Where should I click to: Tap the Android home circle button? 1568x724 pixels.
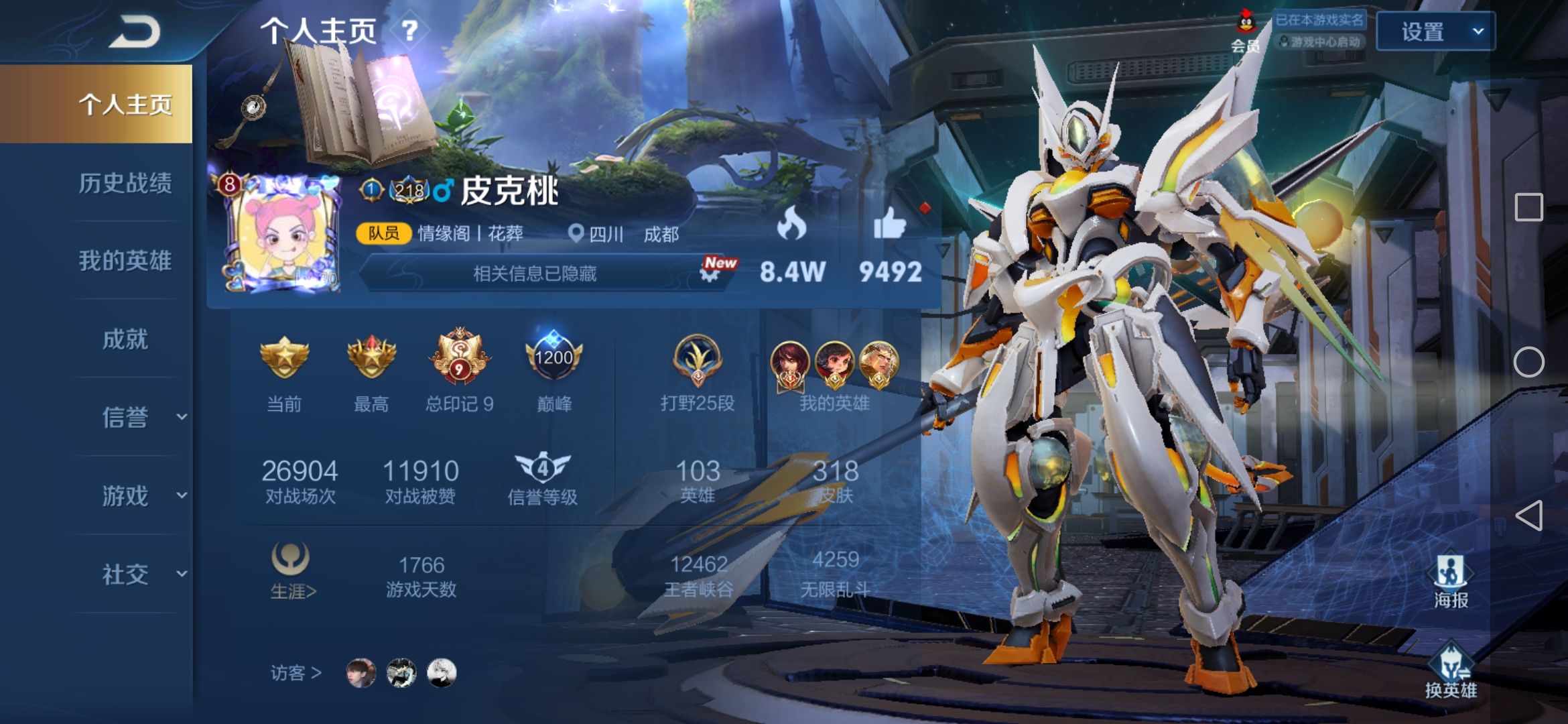coord(1528,362)
